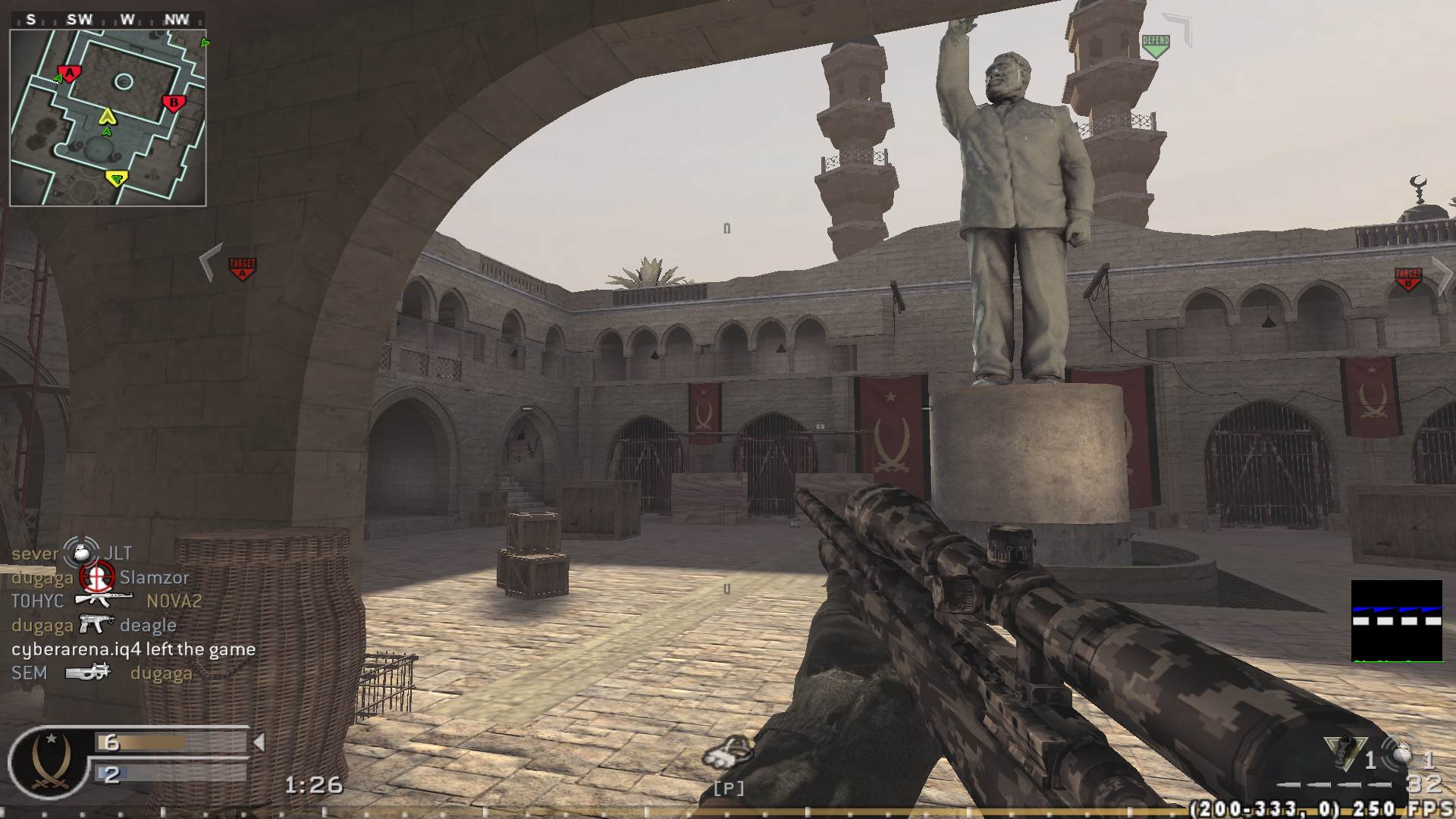1456x819 pixels.
Task: Open objective A marker on the minimap
Action: (68, 73)
